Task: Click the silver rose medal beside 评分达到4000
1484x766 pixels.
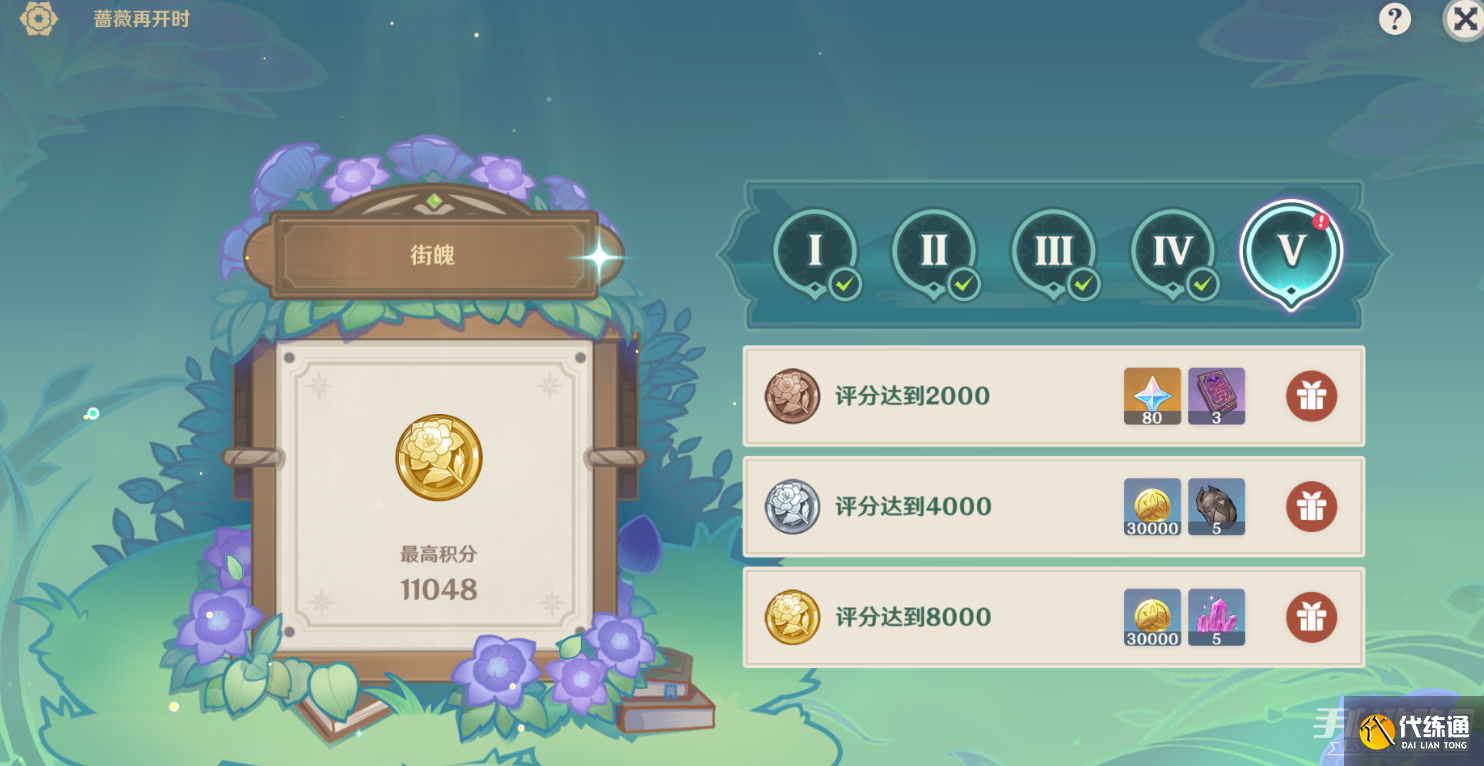Action: pos(792,507)
